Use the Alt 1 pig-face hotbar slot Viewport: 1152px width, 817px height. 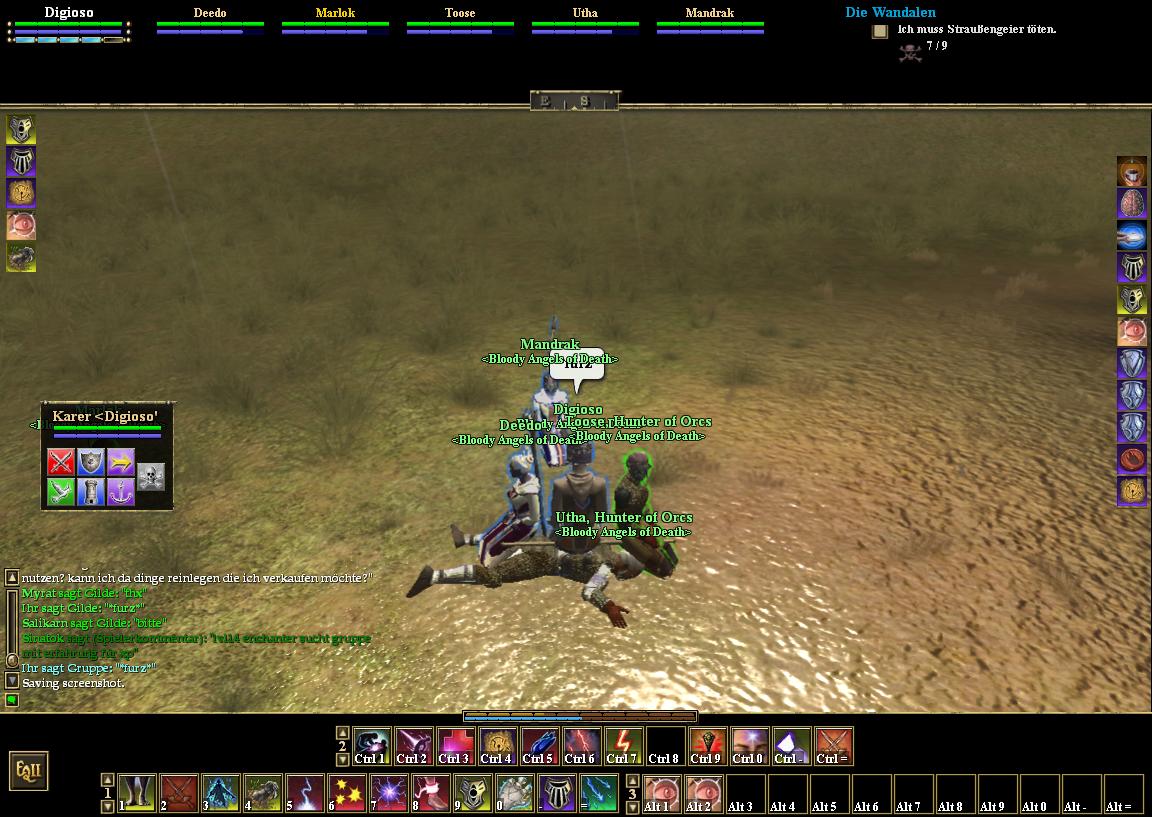pyautogui.click(x=659, y=792)
